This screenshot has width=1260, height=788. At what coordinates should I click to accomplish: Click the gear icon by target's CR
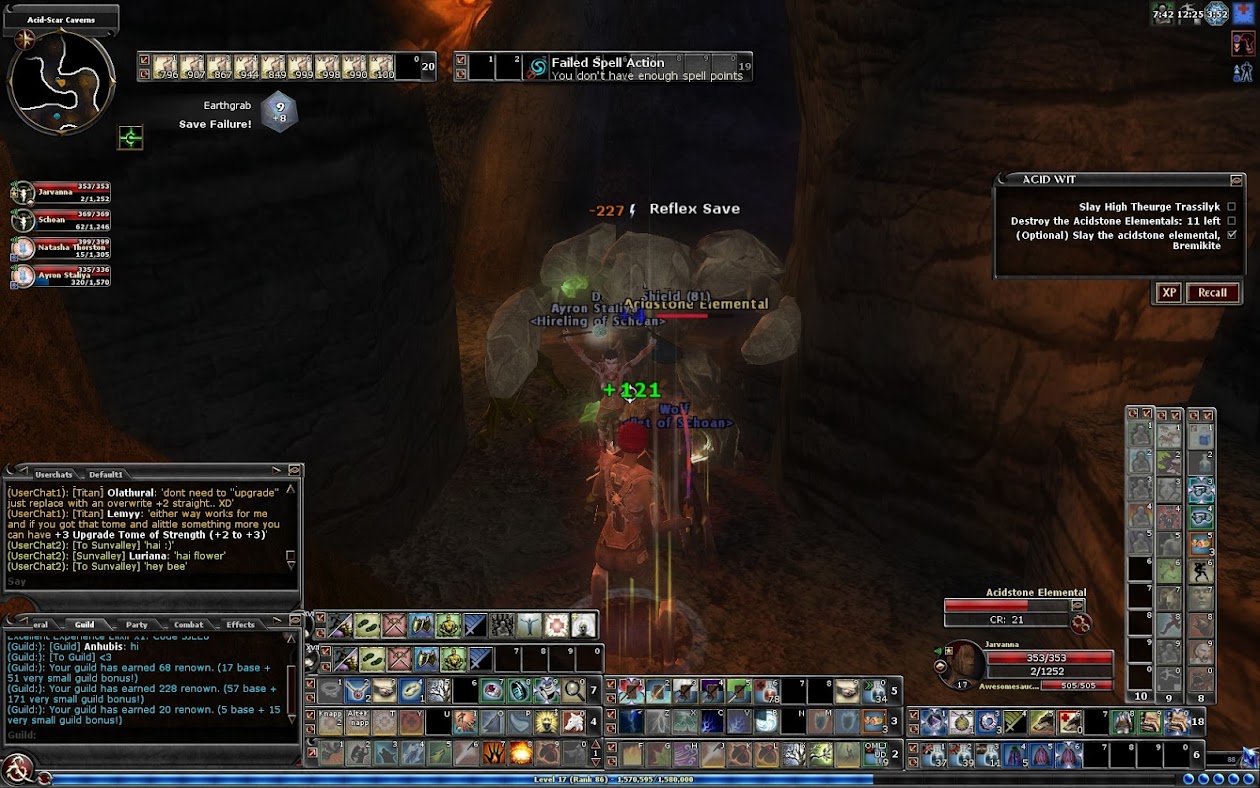1080,623
